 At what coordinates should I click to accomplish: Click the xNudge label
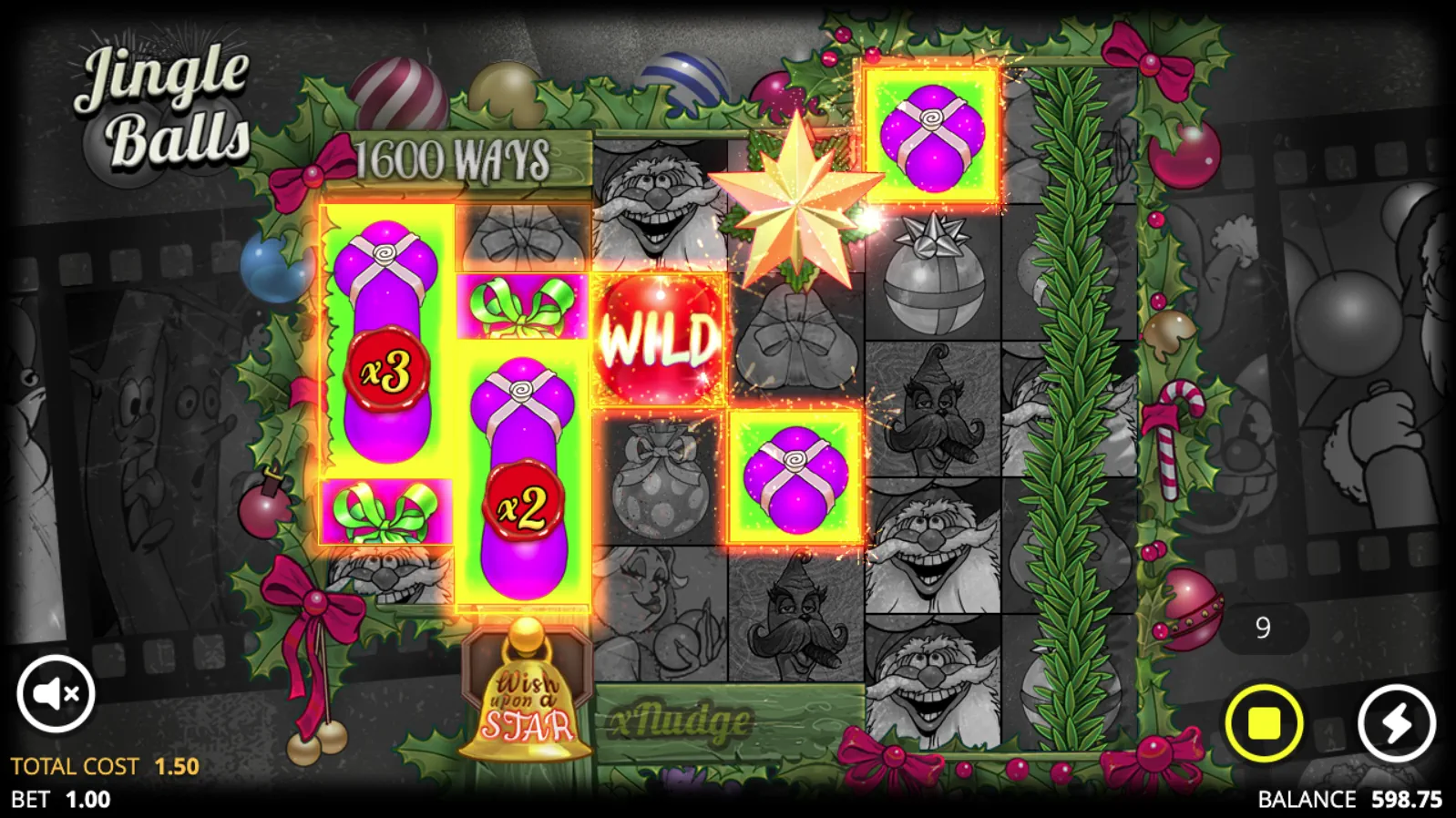[x=679, y=720]
